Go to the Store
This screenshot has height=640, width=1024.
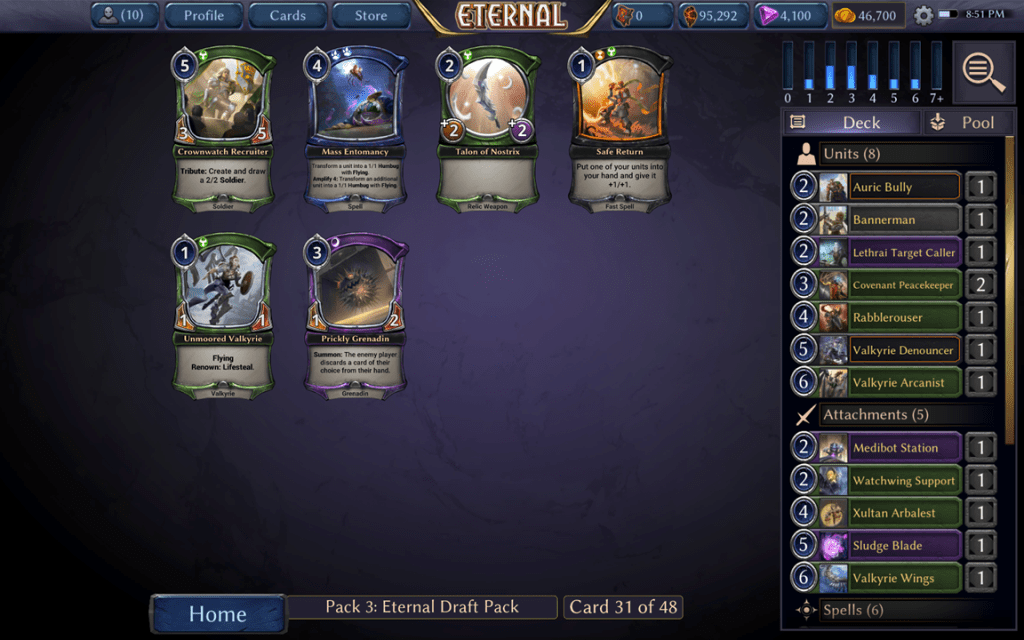coord(371,15)
